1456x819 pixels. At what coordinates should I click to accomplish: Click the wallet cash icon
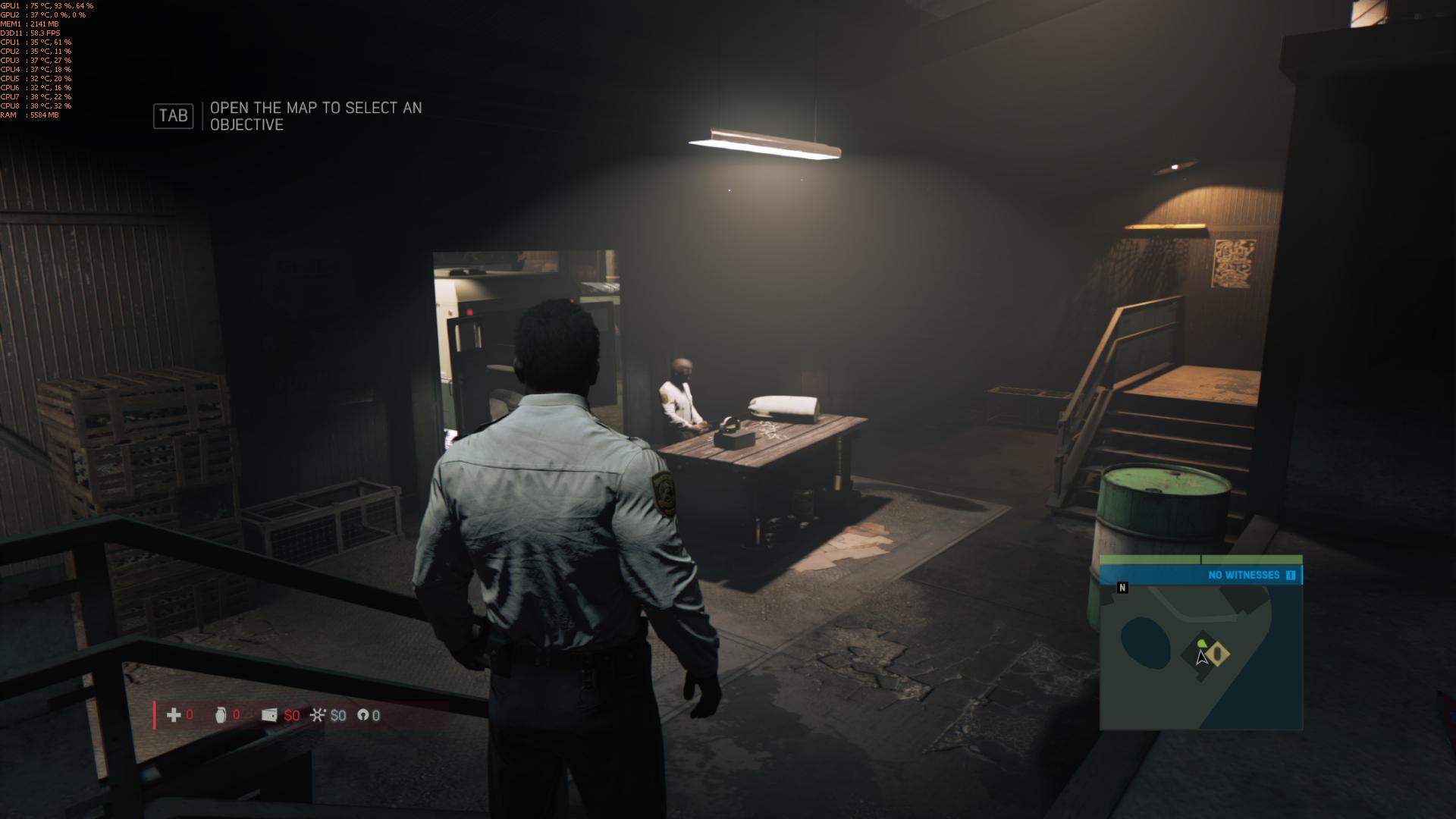pyautogui.click(x=269, y=715)
